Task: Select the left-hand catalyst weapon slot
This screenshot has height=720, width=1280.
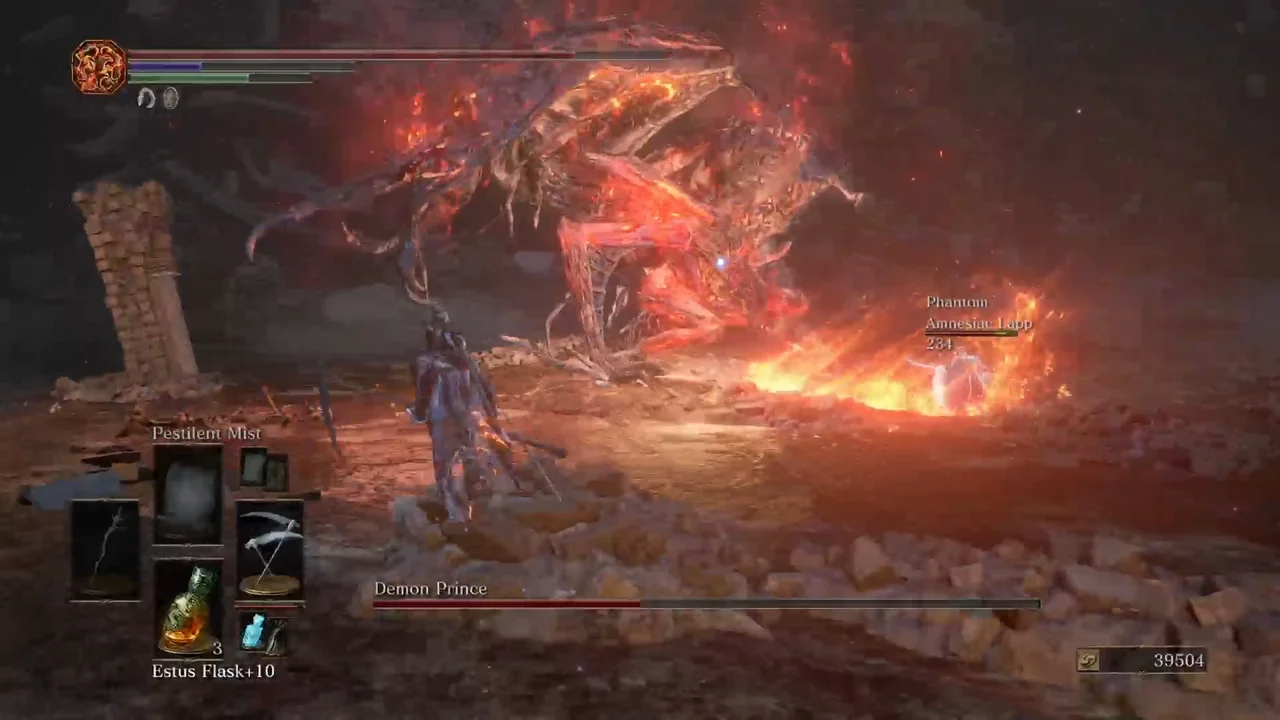Action: click(105, 549)
